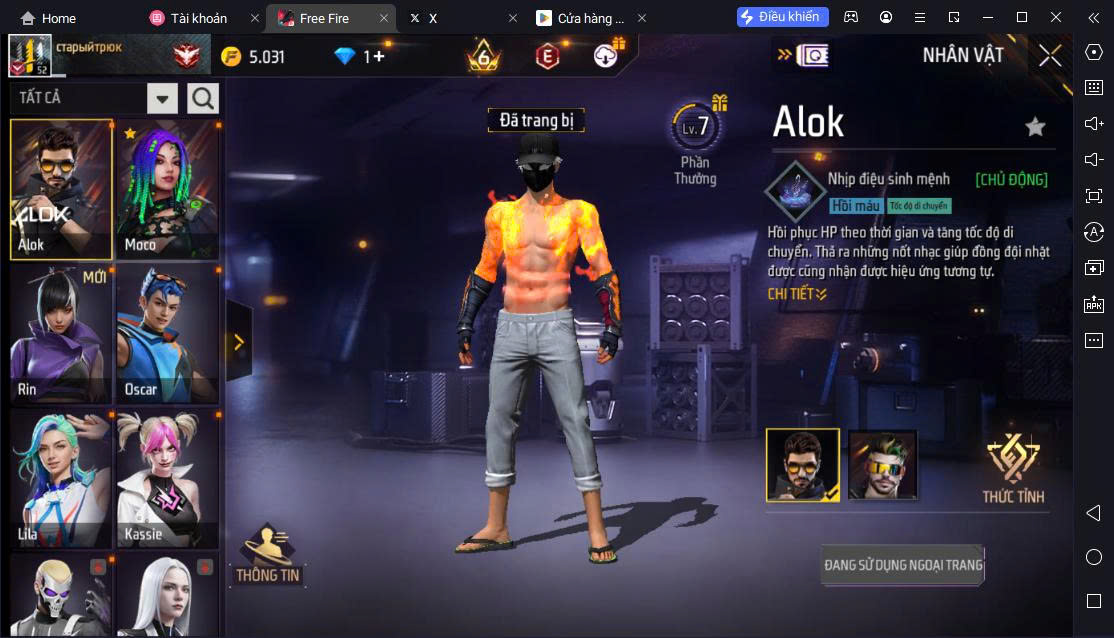Pick Oscar in the character roster
The width and height of the screenshot is (1114, 638).
(x=167, y=334)
